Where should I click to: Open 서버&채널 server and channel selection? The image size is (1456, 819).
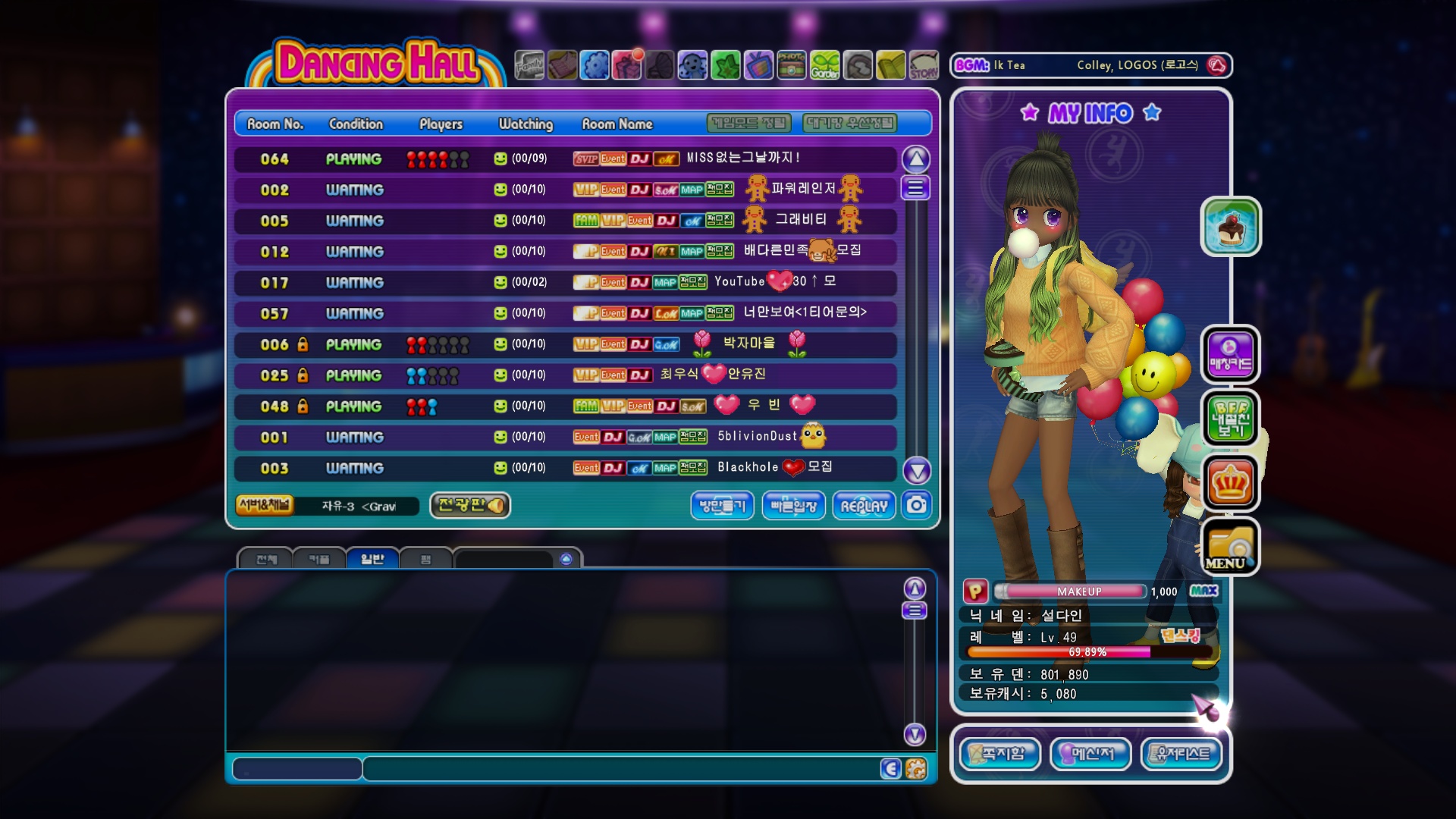[265, 505]
